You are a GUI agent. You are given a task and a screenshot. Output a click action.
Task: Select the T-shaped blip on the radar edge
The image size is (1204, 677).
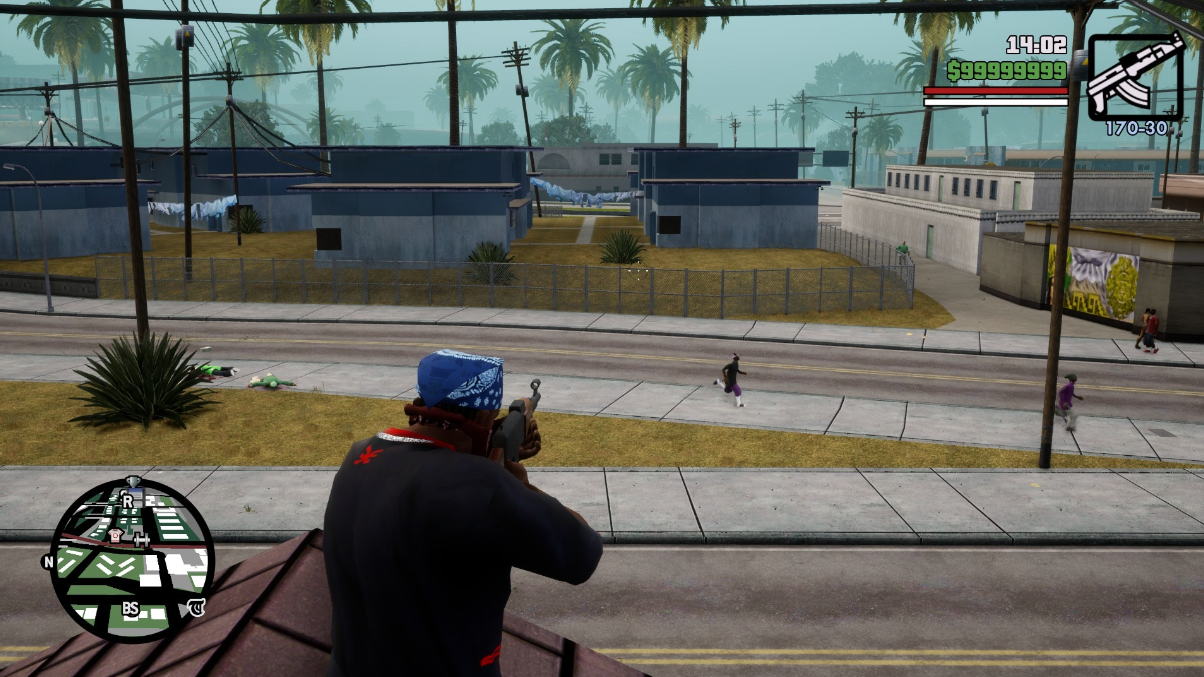coord(198,606)
